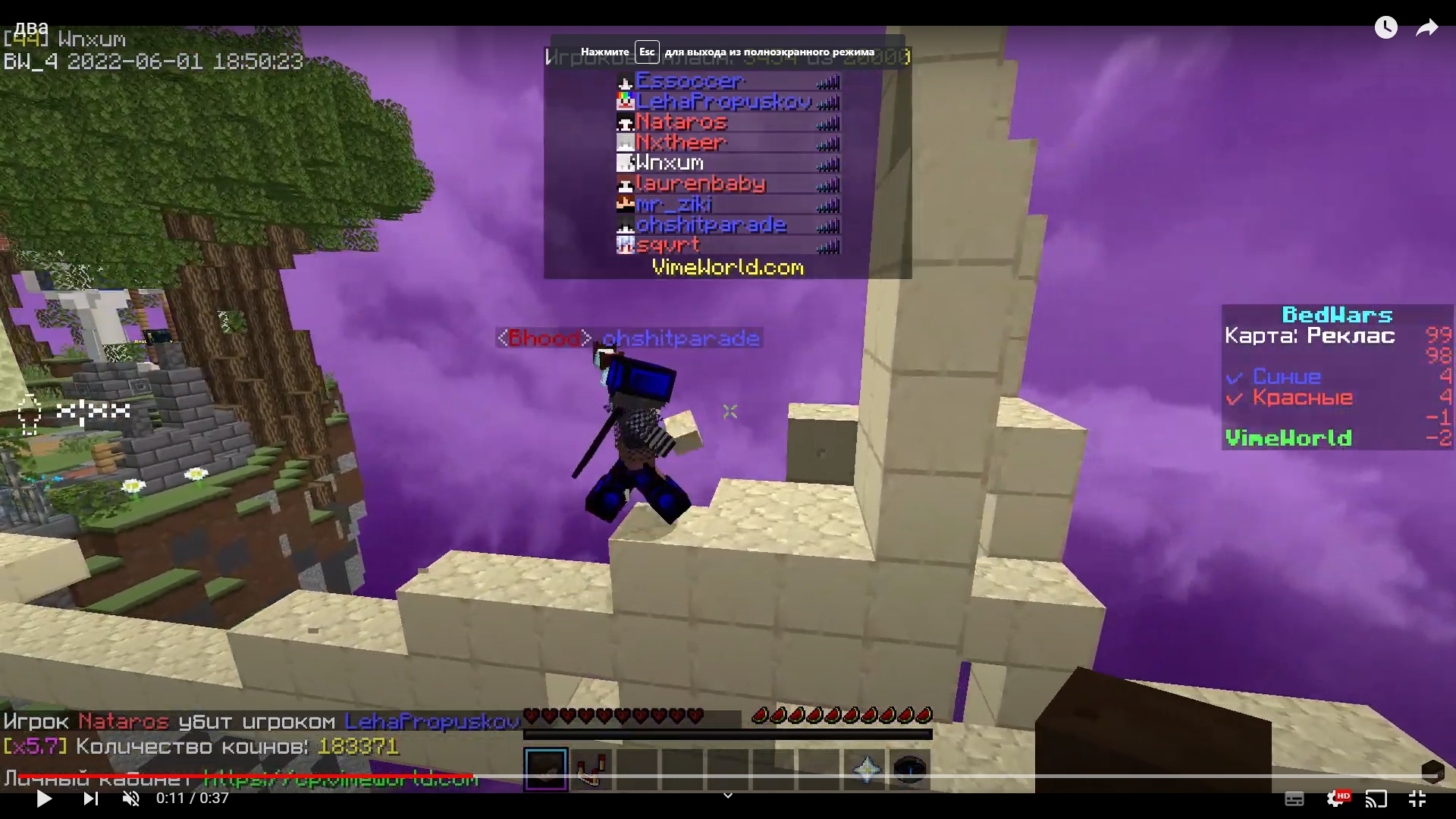Click the Cast to TV icon

[x=1376, y=799]
